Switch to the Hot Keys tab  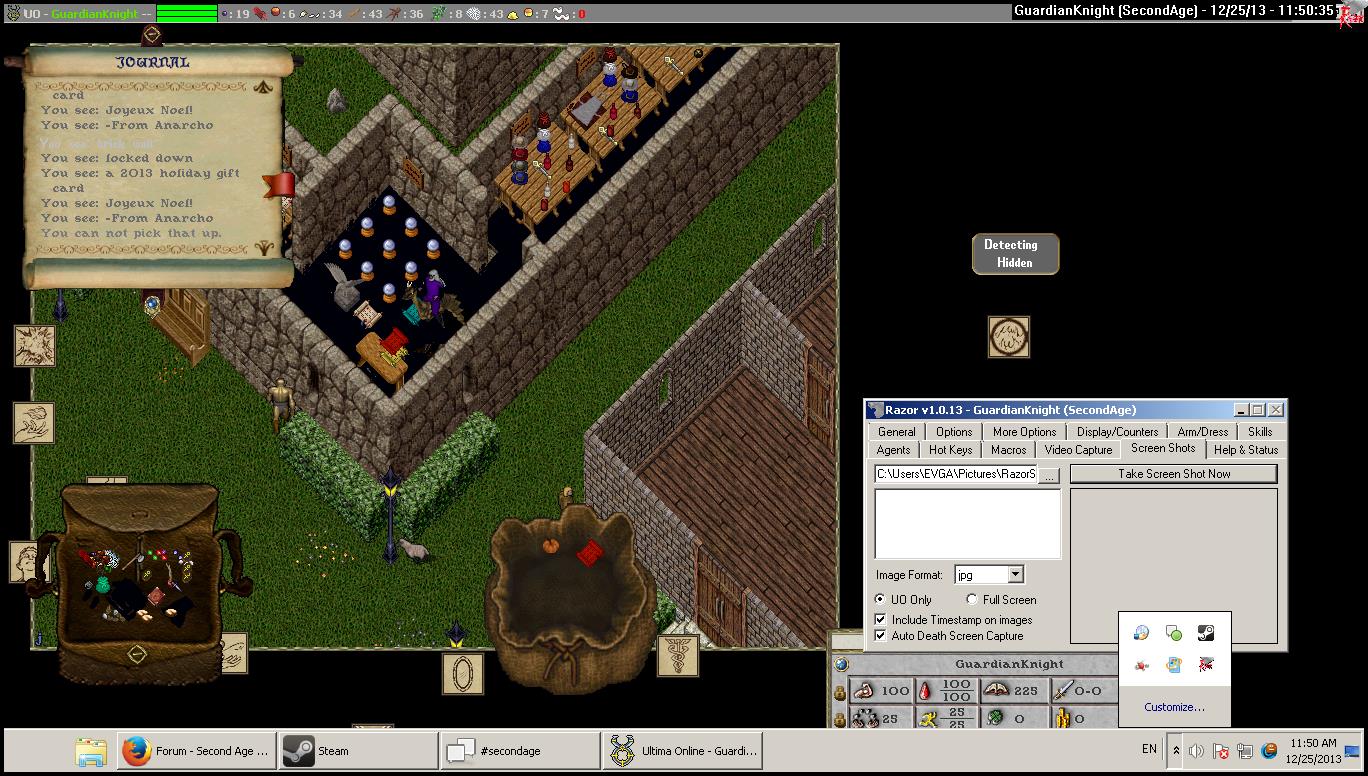[950, 450]
